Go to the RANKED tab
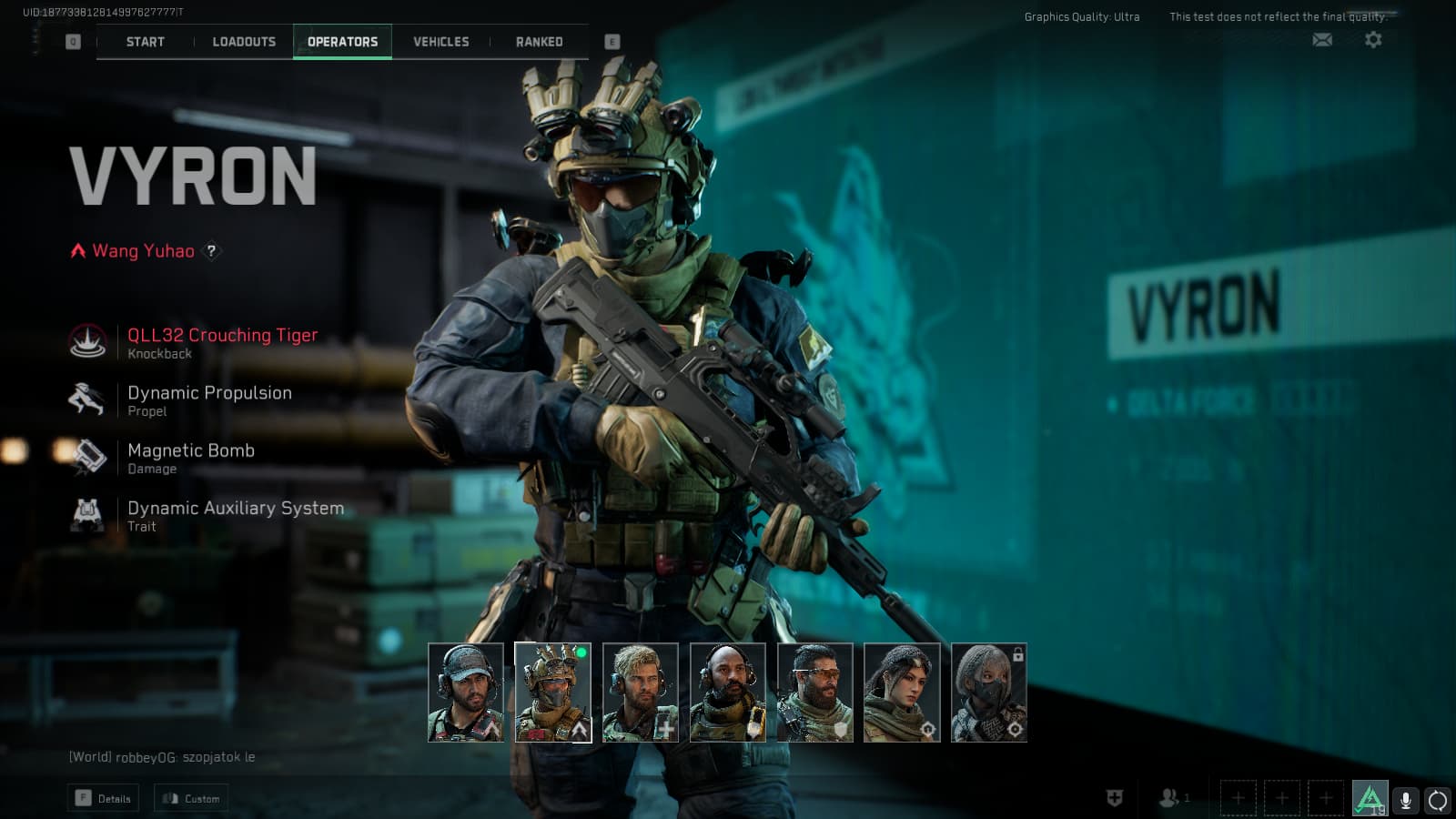This screenshot has width=1456, height=819. 540,42
